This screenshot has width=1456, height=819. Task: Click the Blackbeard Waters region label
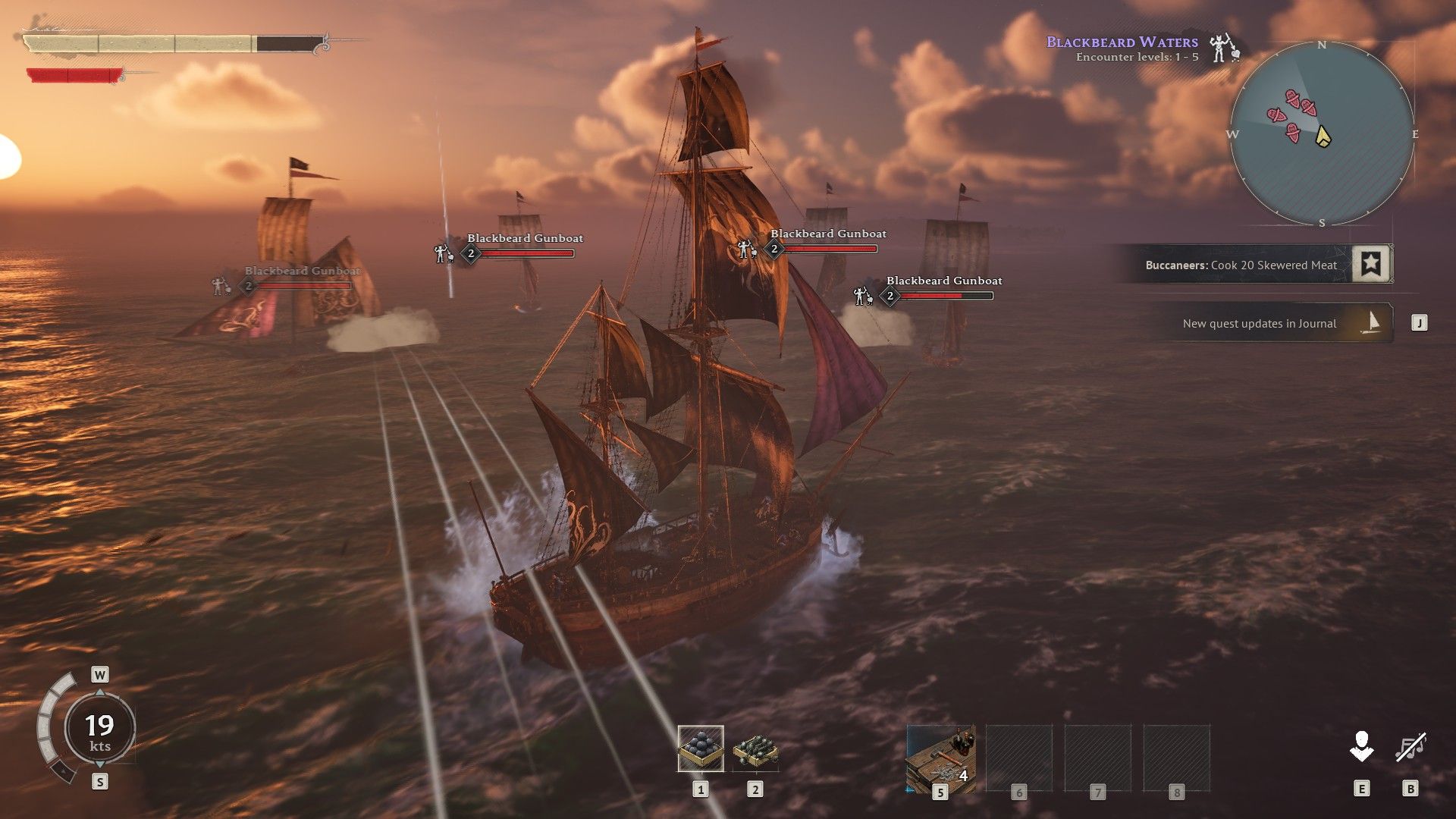click(x=1122, y=42)
